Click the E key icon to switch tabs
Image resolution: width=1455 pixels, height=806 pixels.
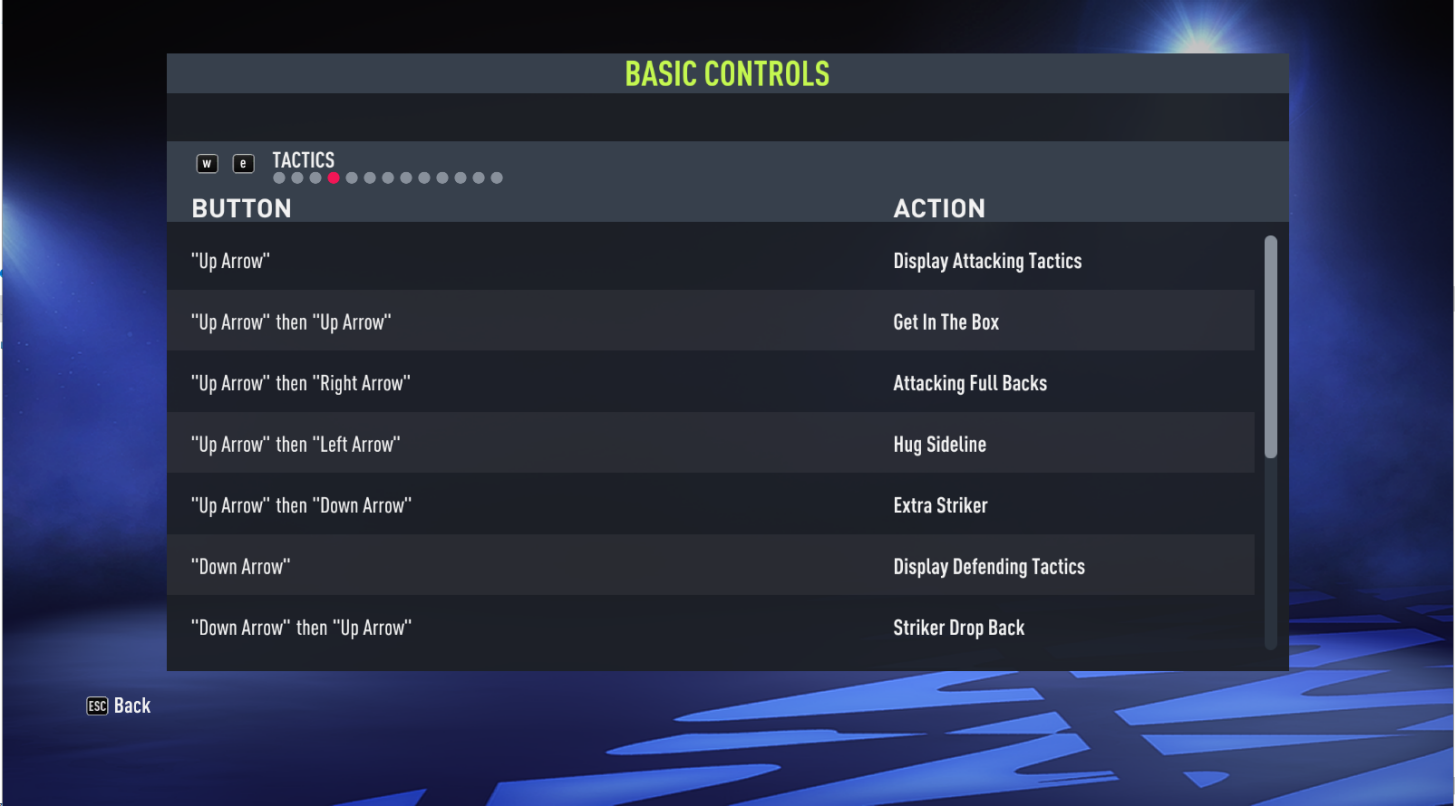(244, 163)
